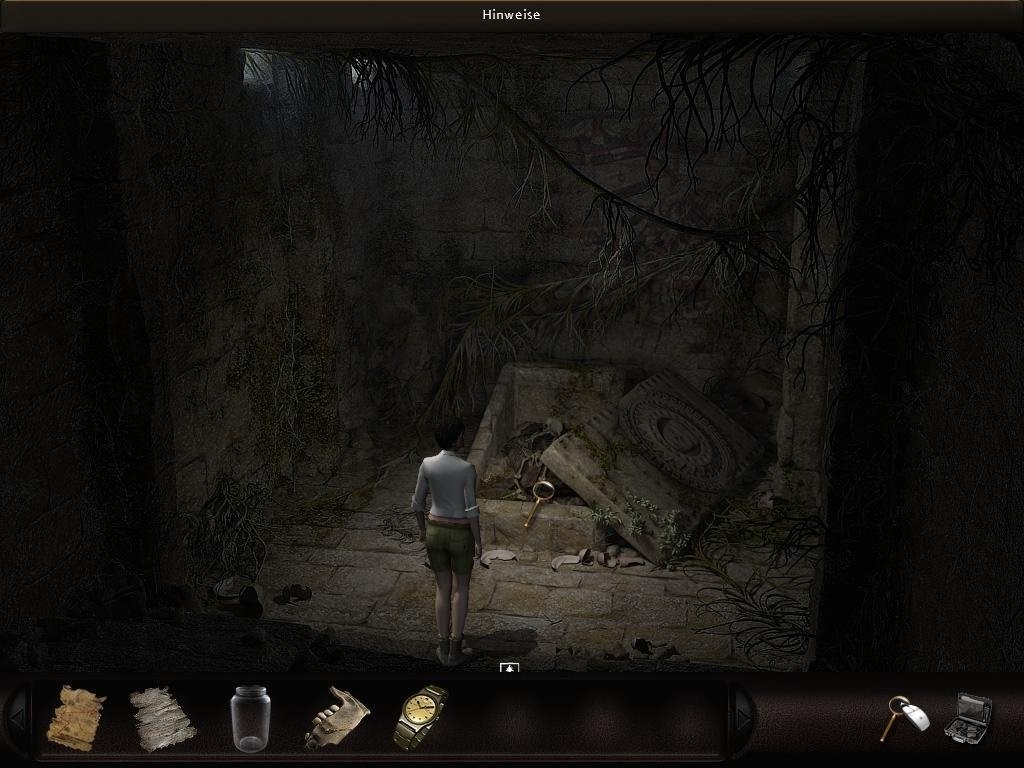This screenshot has width=1024, height=768.
Task: Select the empty glass jar
Action: click(250, 717)
